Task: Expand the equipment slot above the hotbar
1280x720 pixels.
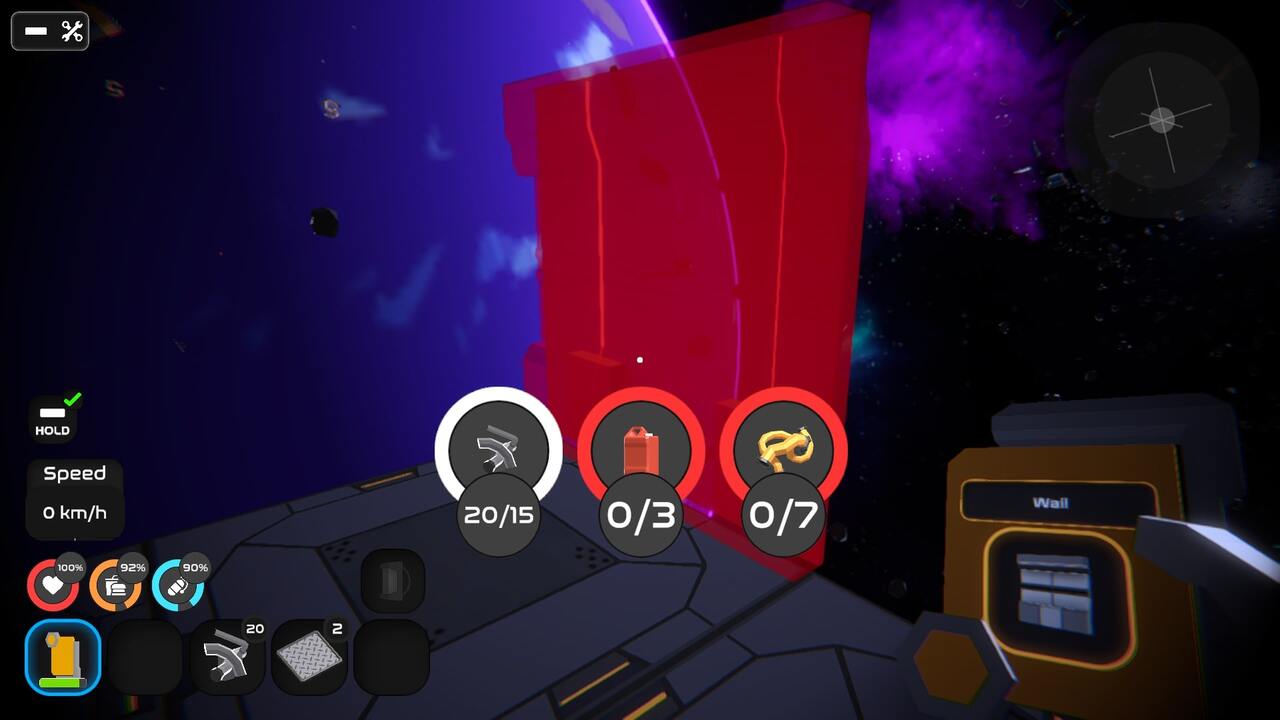Action: click(x=390, y=578)
